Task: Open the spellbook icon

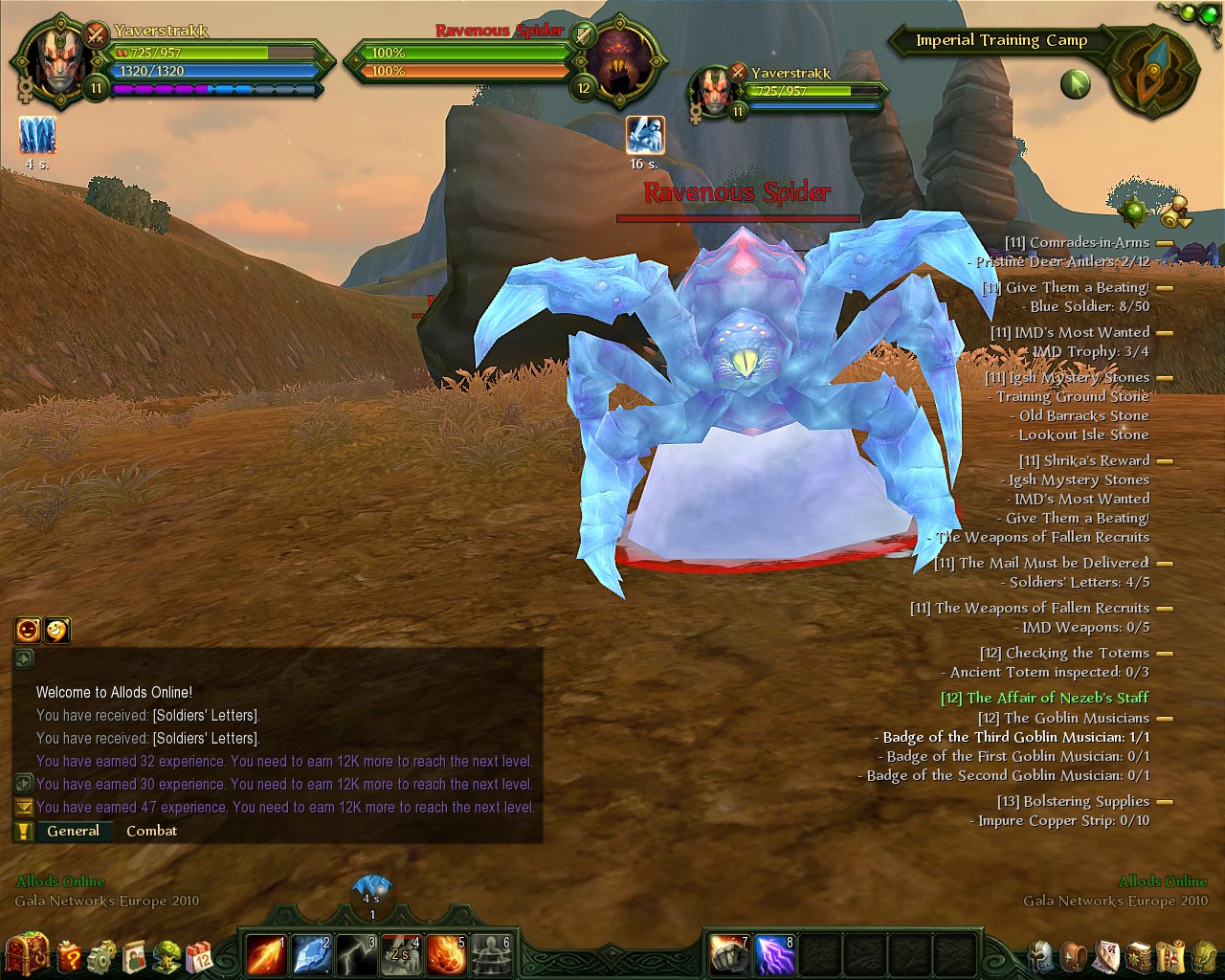Action: pyautogui.click(x=1139, y=955)
